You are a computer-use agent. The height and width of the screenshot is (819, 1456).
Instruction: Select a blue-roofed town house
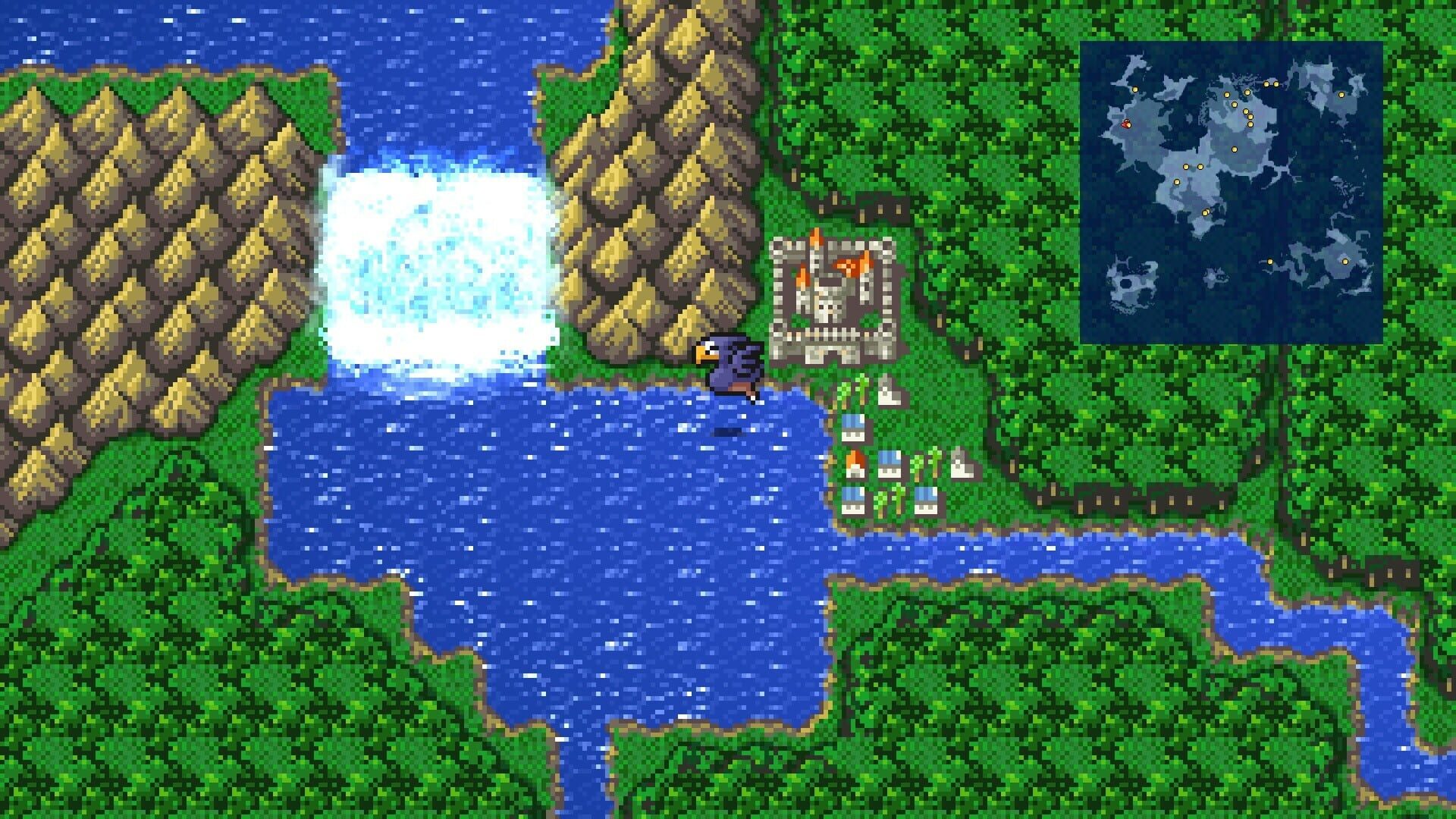[854, 428]
